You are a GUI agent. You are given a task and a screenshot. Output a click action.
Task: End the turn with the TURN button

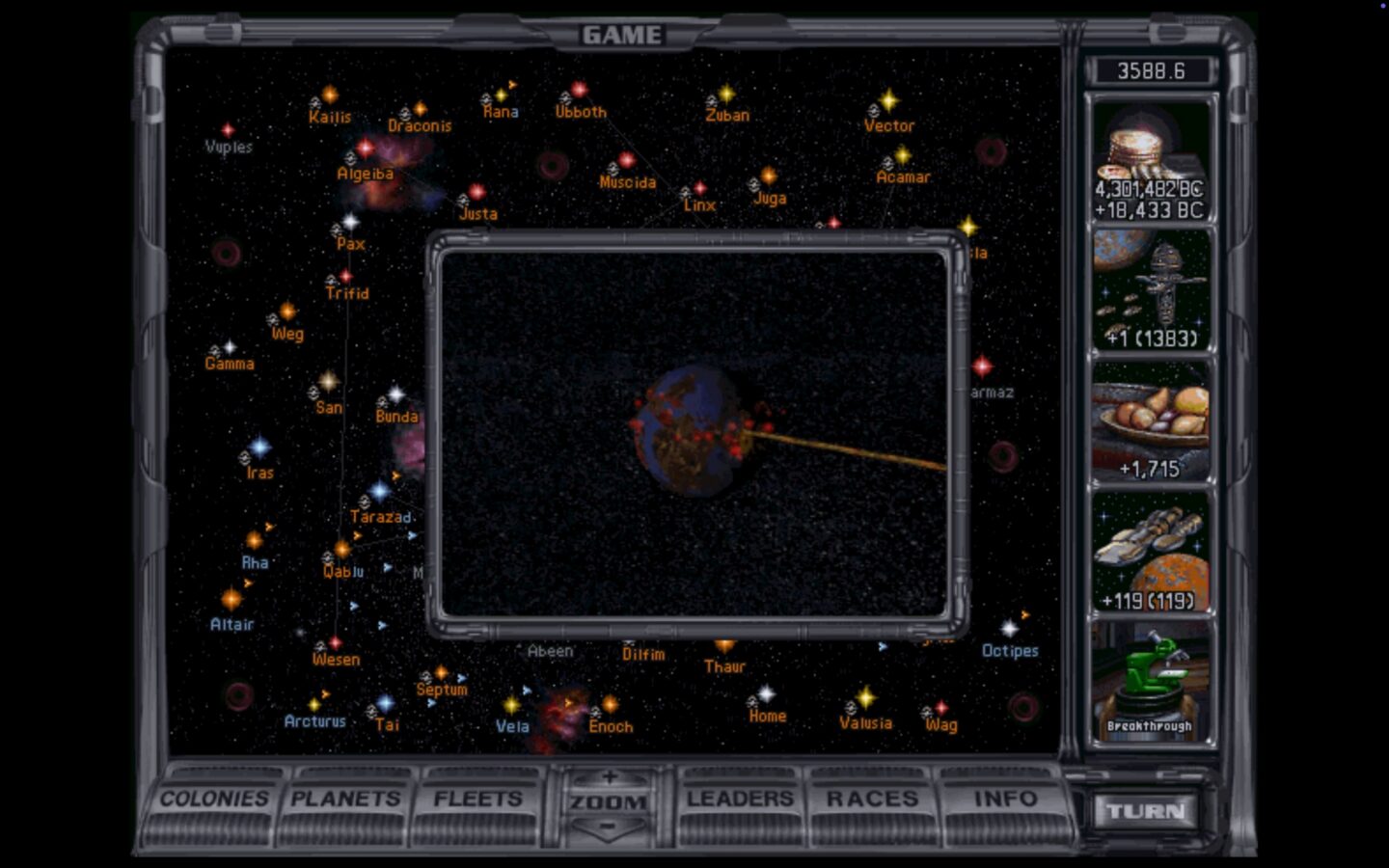pyautogui.click(x=1146, y=811)
